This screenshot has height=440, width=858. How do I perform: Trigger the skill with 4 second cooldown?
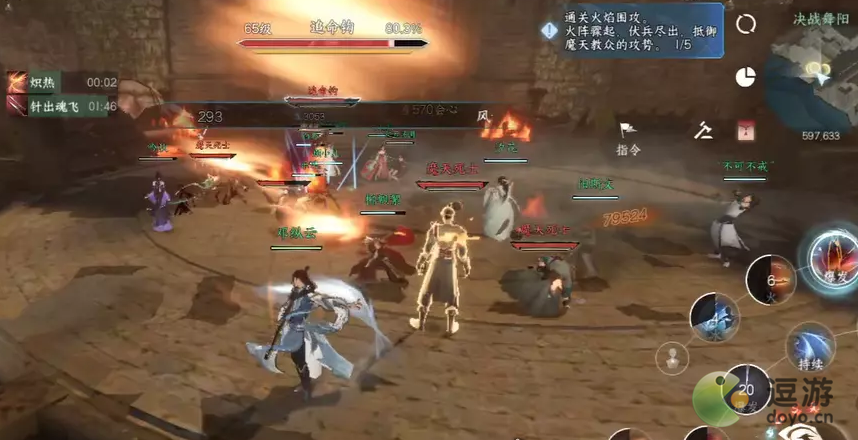[715, 317]
